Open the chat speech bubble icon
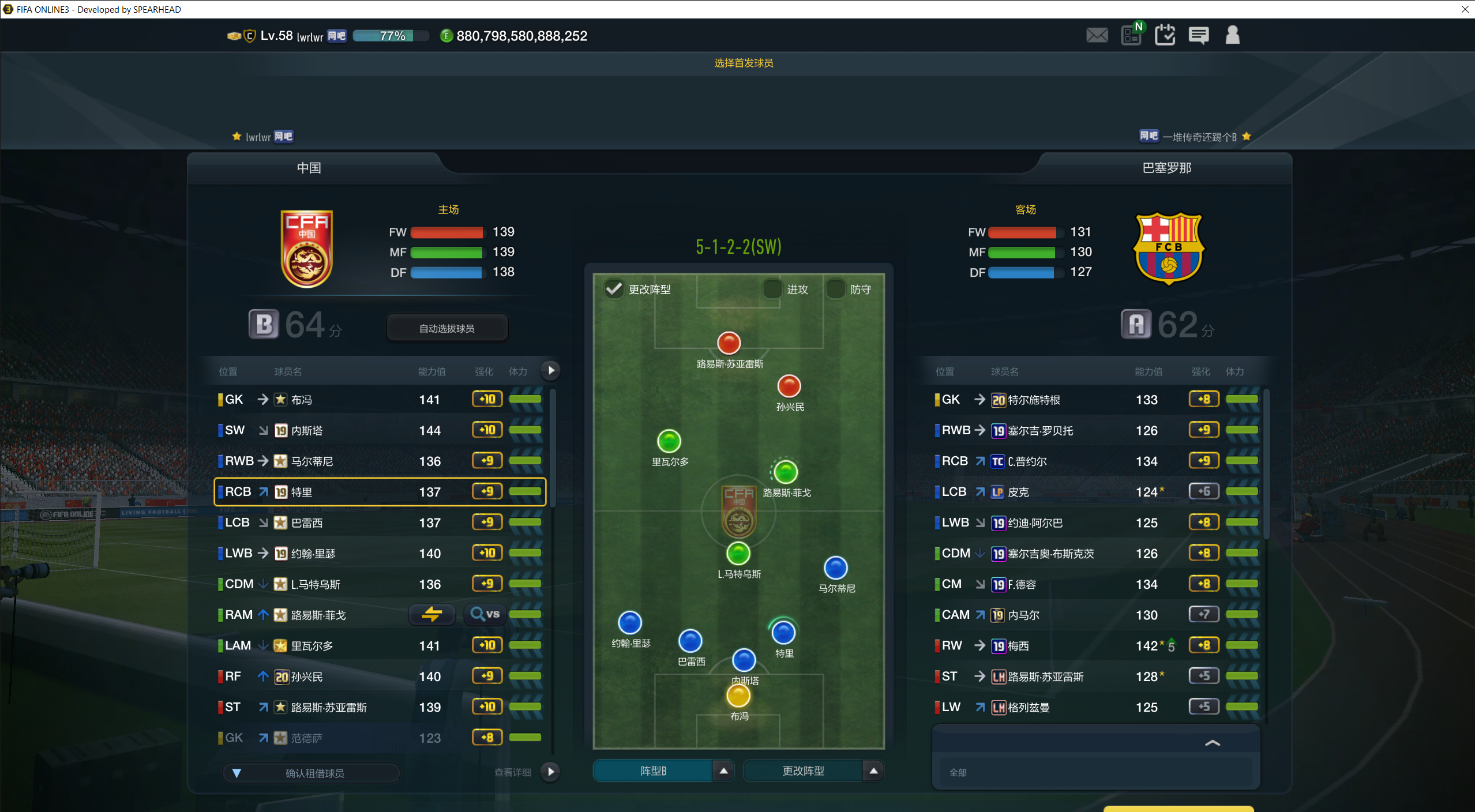Viewport: 1475px width, 812px height. pos(1198,36)
